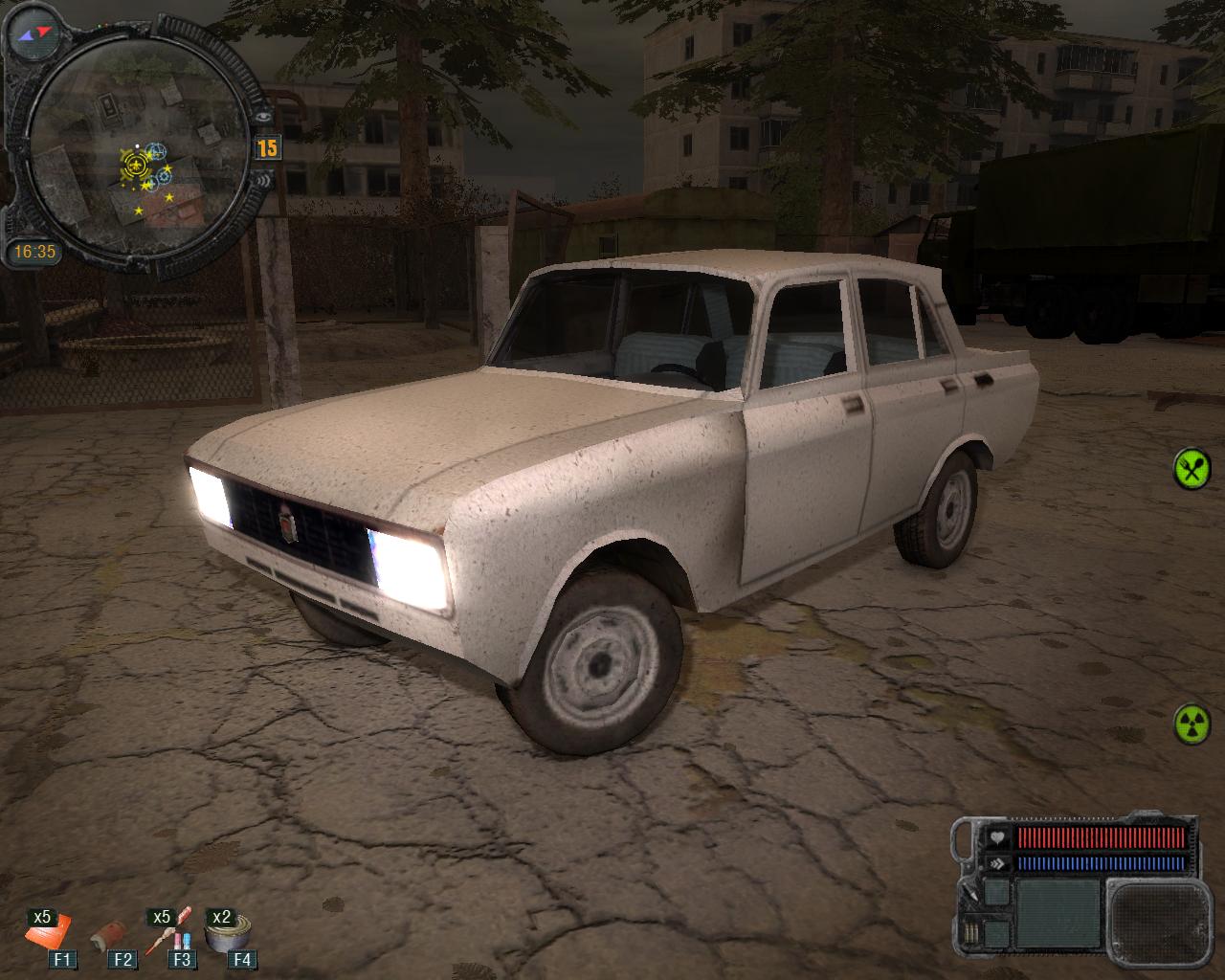Select the stamina chevron icon on the PDA

coord(997,863)
